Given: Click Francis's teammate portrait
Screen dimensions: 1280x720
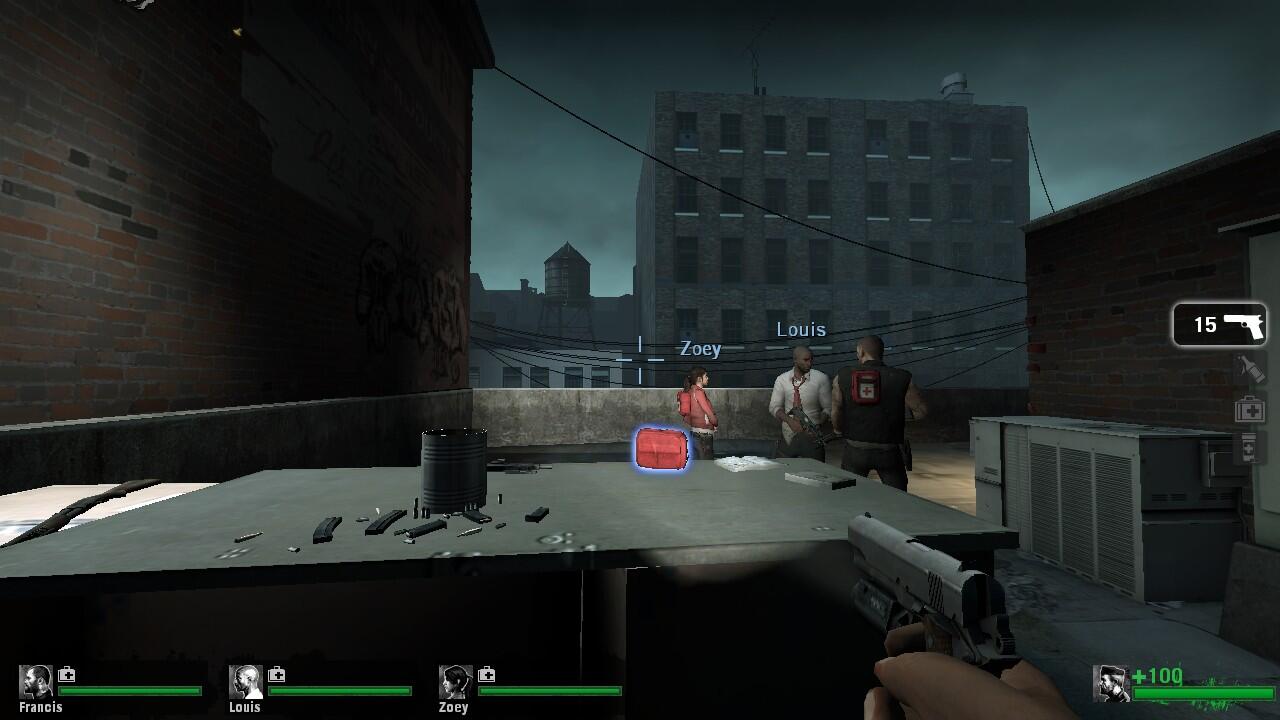Looking at the screenshot, I should [37, 682].
